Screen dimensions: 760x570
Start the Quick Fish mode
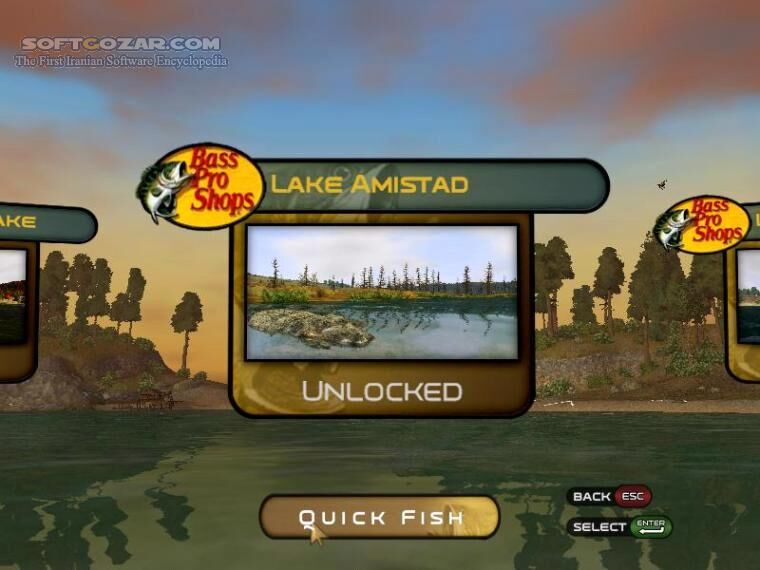pyautogui.click(x=380, y=517)
